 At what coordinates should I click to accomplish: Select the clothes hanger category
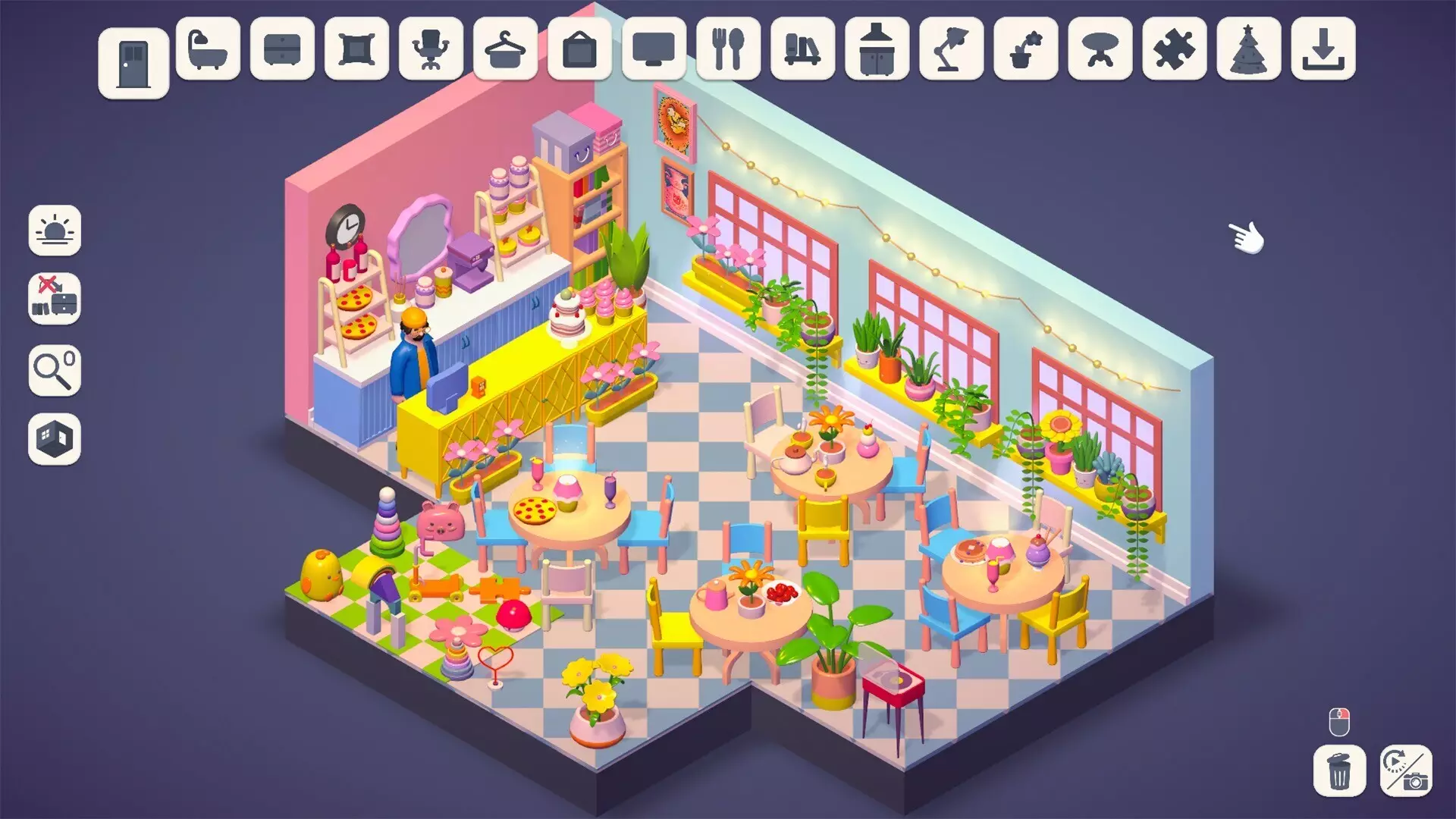(504, 52)
